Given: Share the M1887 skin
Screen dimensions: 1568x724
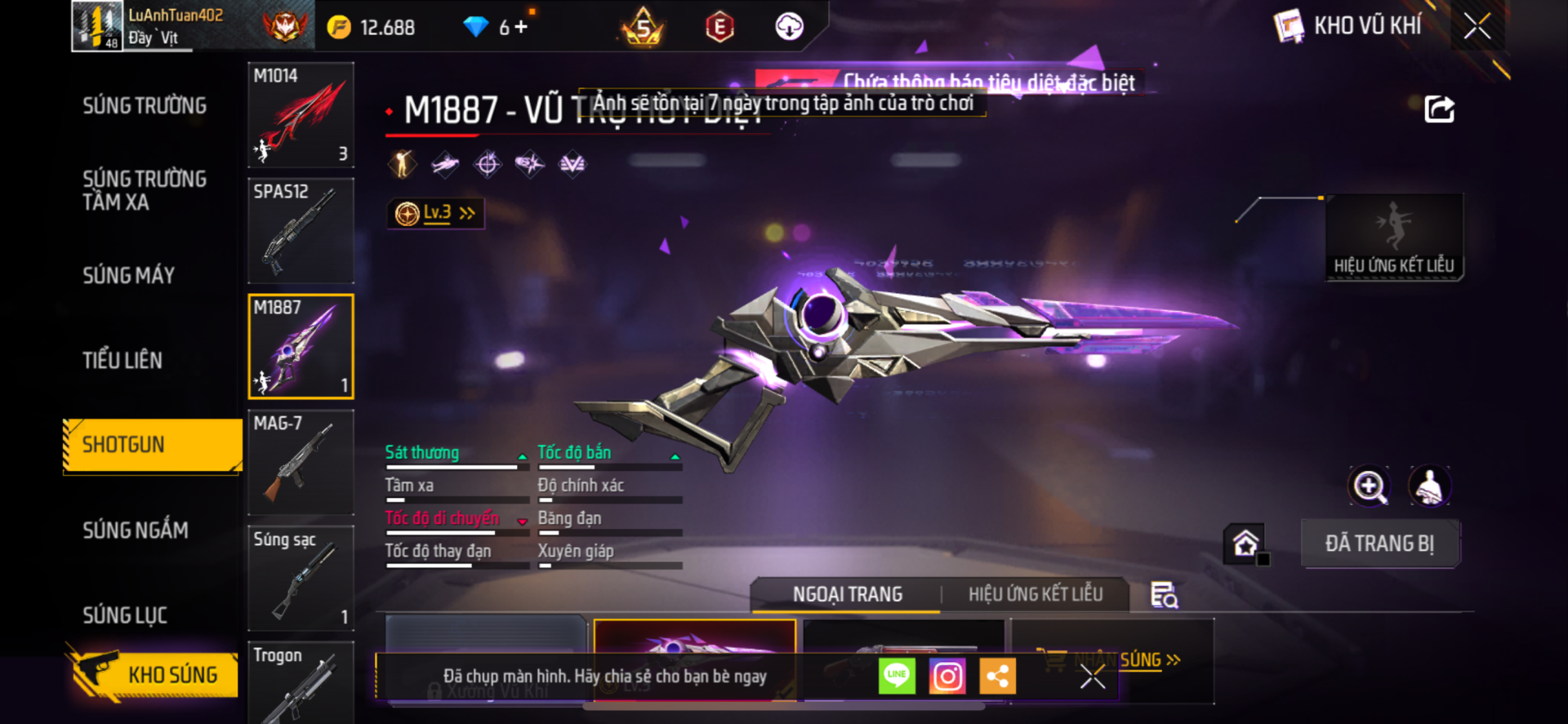Looking at the screenshot, I should click(x=1439, y=109).
